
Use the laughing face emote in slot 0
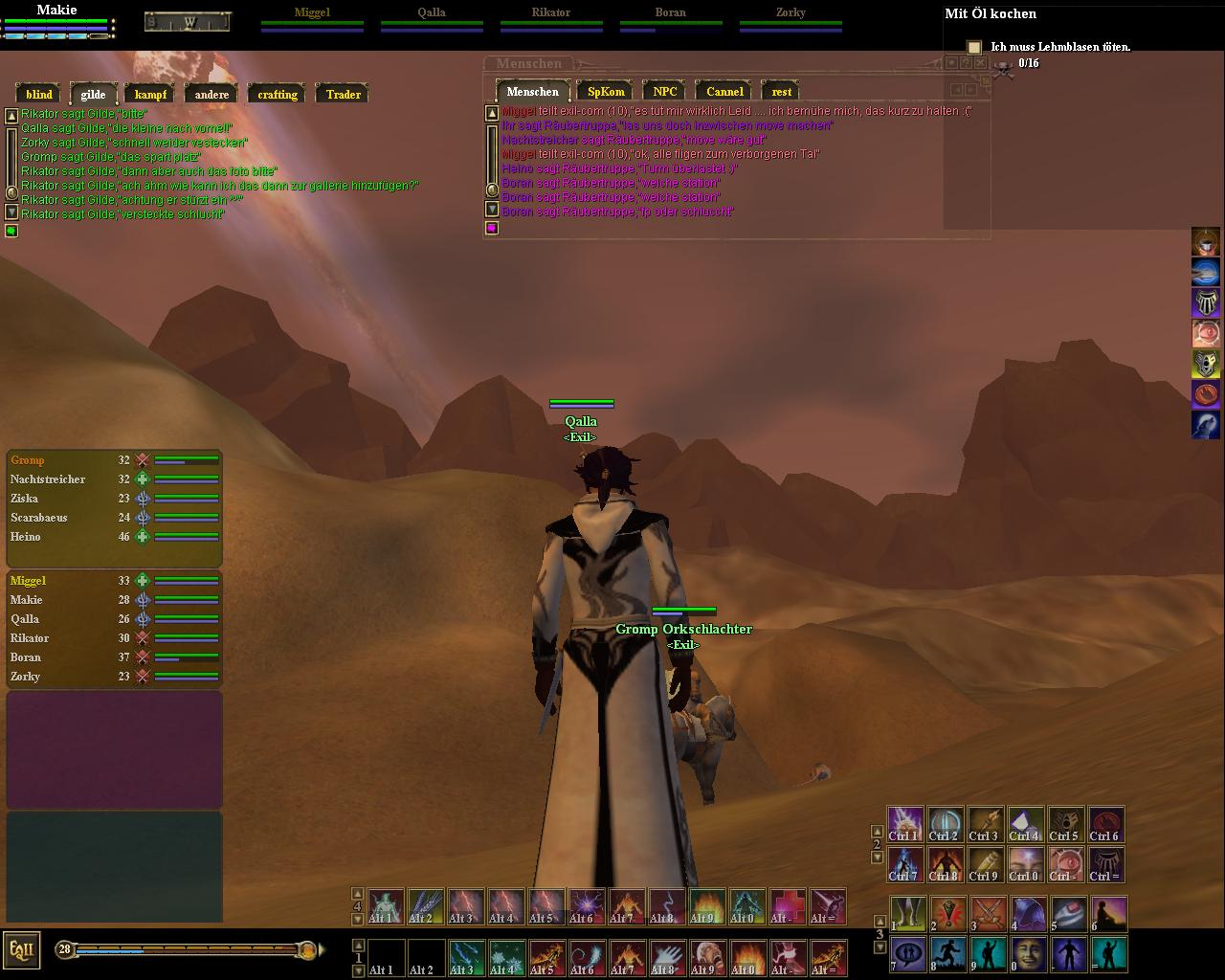1028,954
